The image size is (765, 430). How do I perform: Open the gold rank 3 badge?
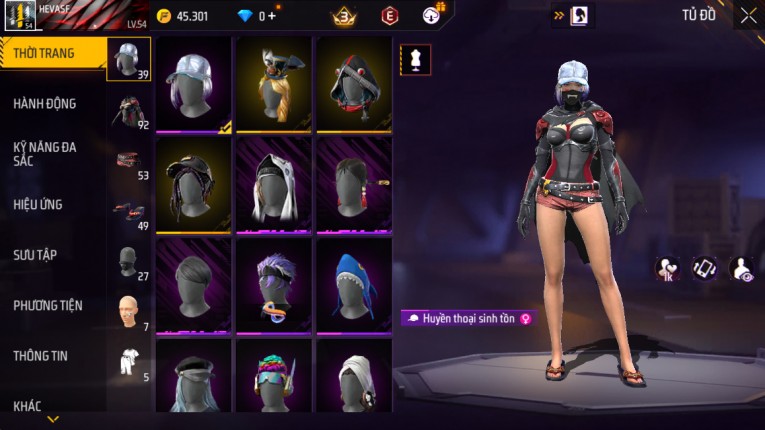(x=344, y=16)
